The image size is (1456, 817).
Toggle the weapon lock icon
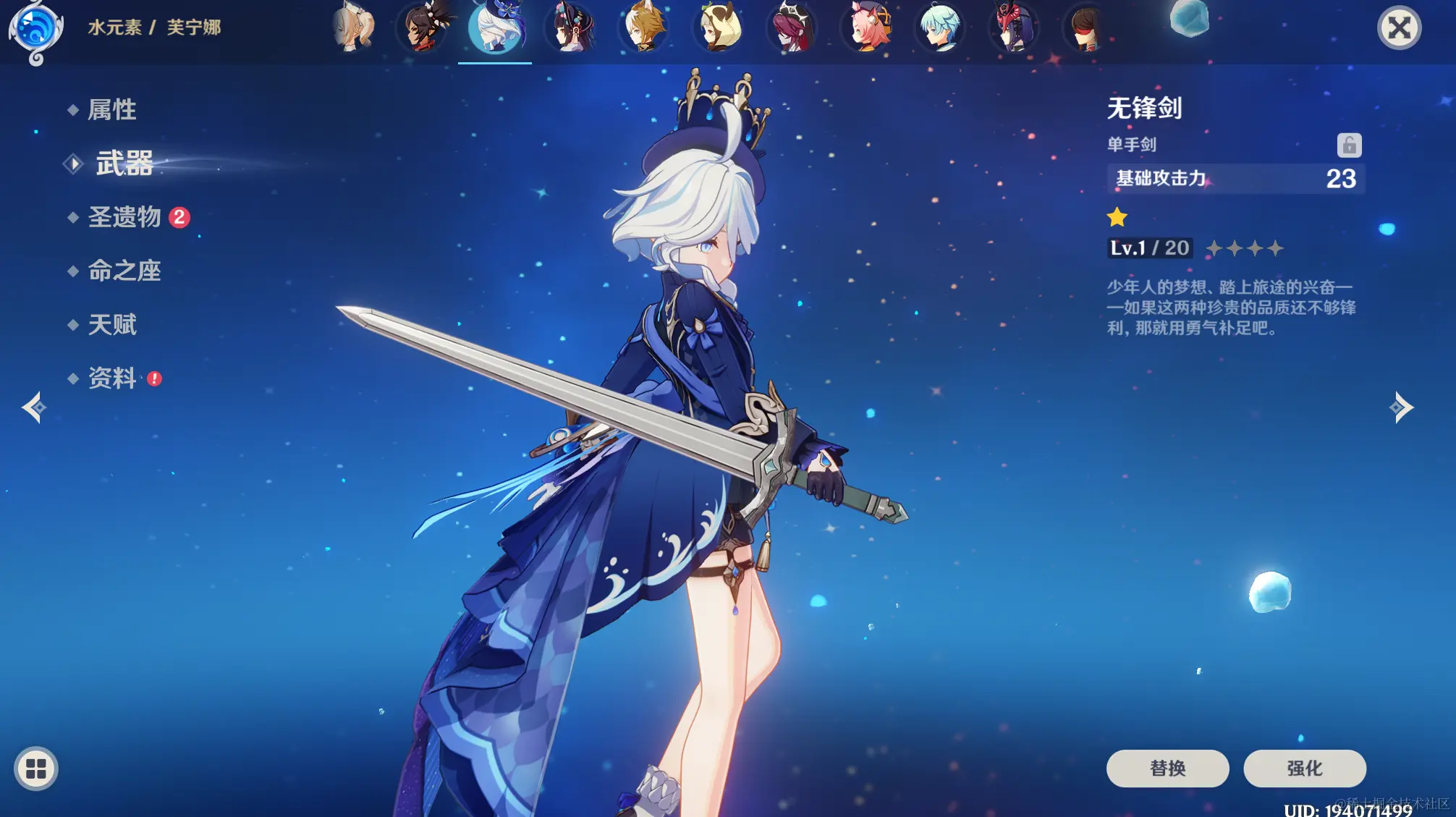(1349, 145)
